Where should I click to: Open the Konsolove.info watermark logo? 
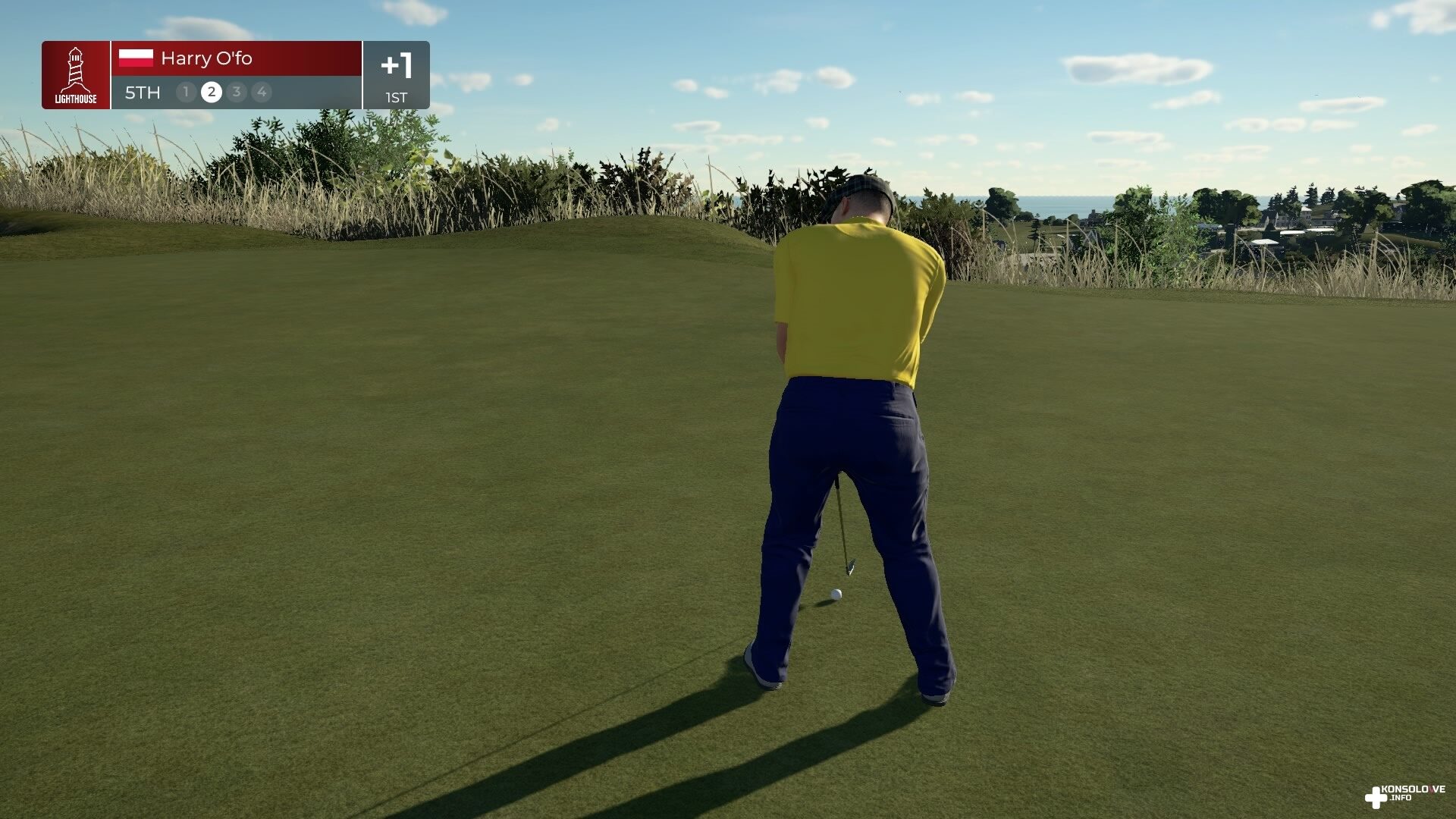1404,795
